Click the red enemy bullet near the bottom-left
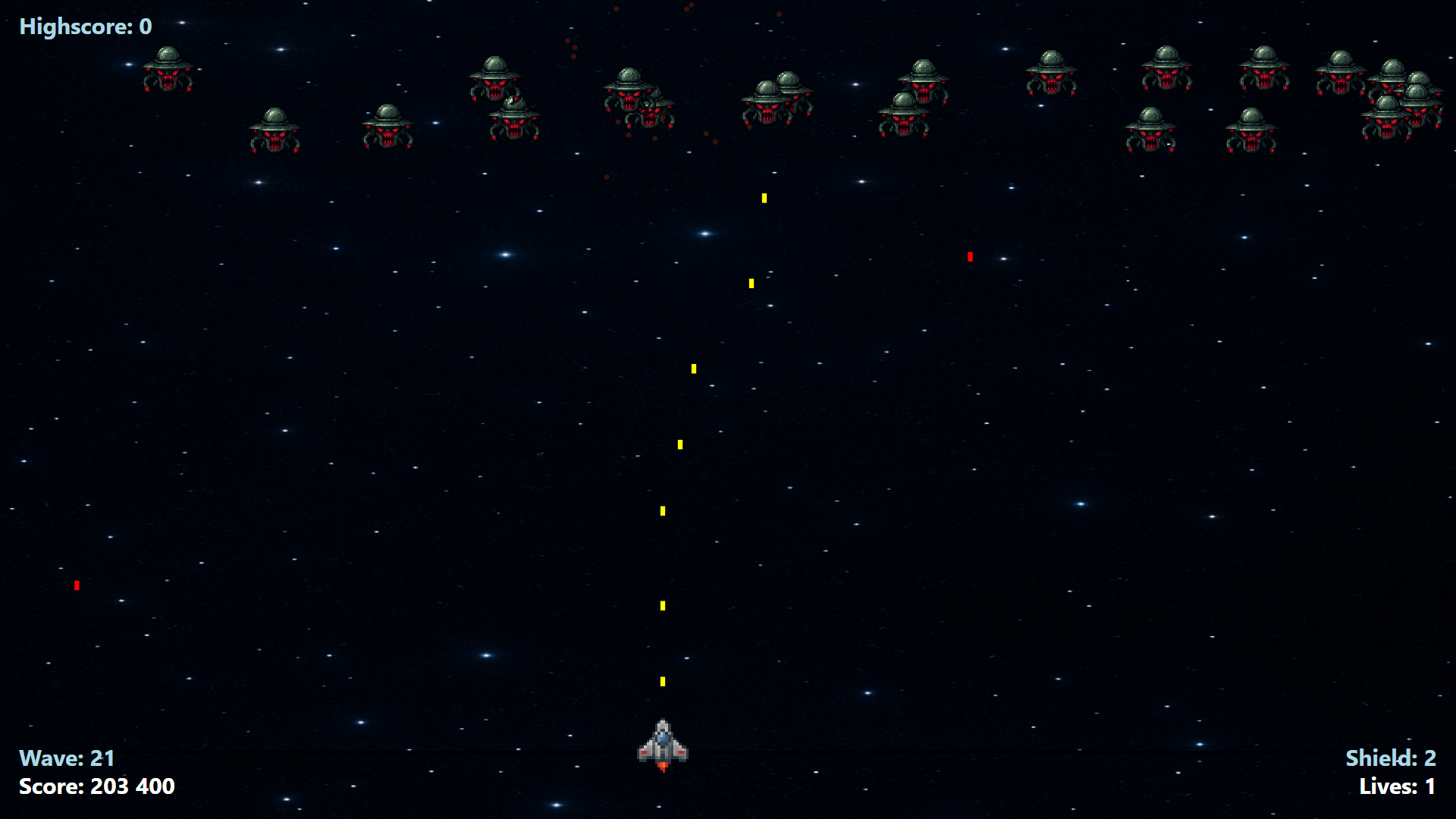This screenshot has height=819, width=1456. click(77, 585)
